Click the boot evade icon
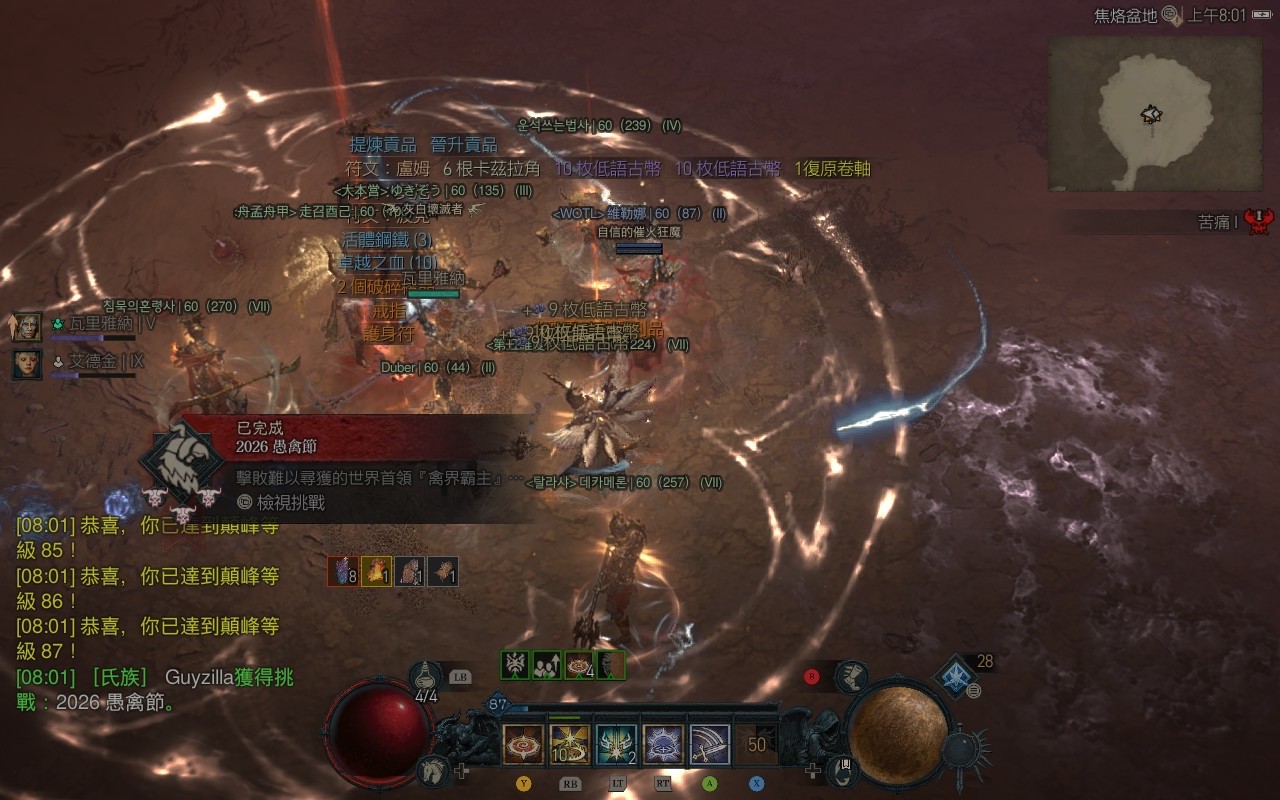This screenshot has height=800, width=1280. pos(851,677)
